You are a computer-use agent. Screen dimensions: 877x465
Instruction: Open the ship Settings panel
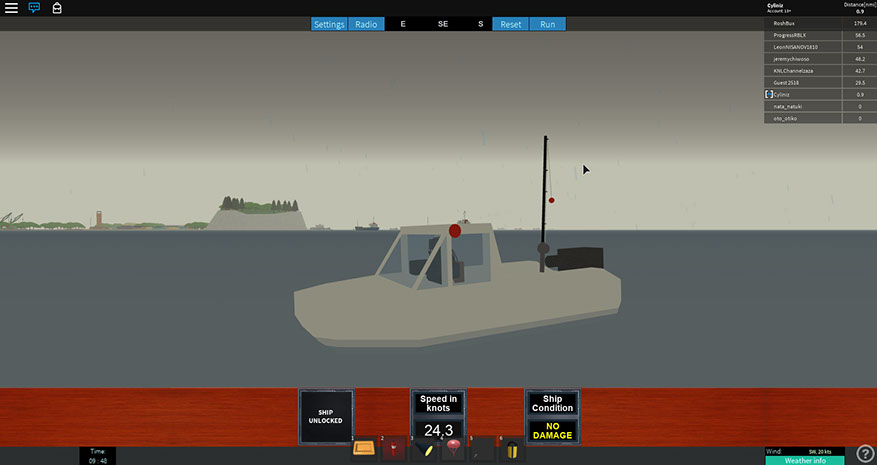[x=329, y=24]
